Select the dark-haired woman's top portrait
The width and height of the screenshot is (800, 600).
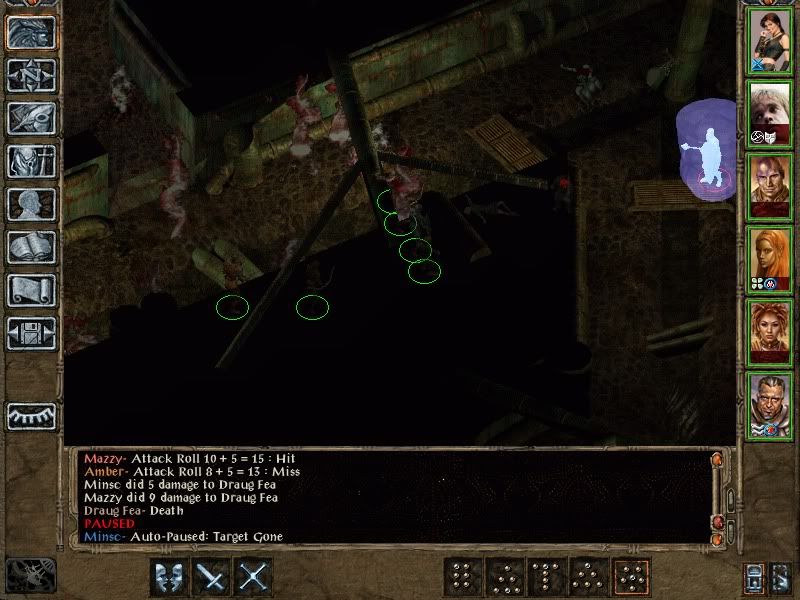771,40
